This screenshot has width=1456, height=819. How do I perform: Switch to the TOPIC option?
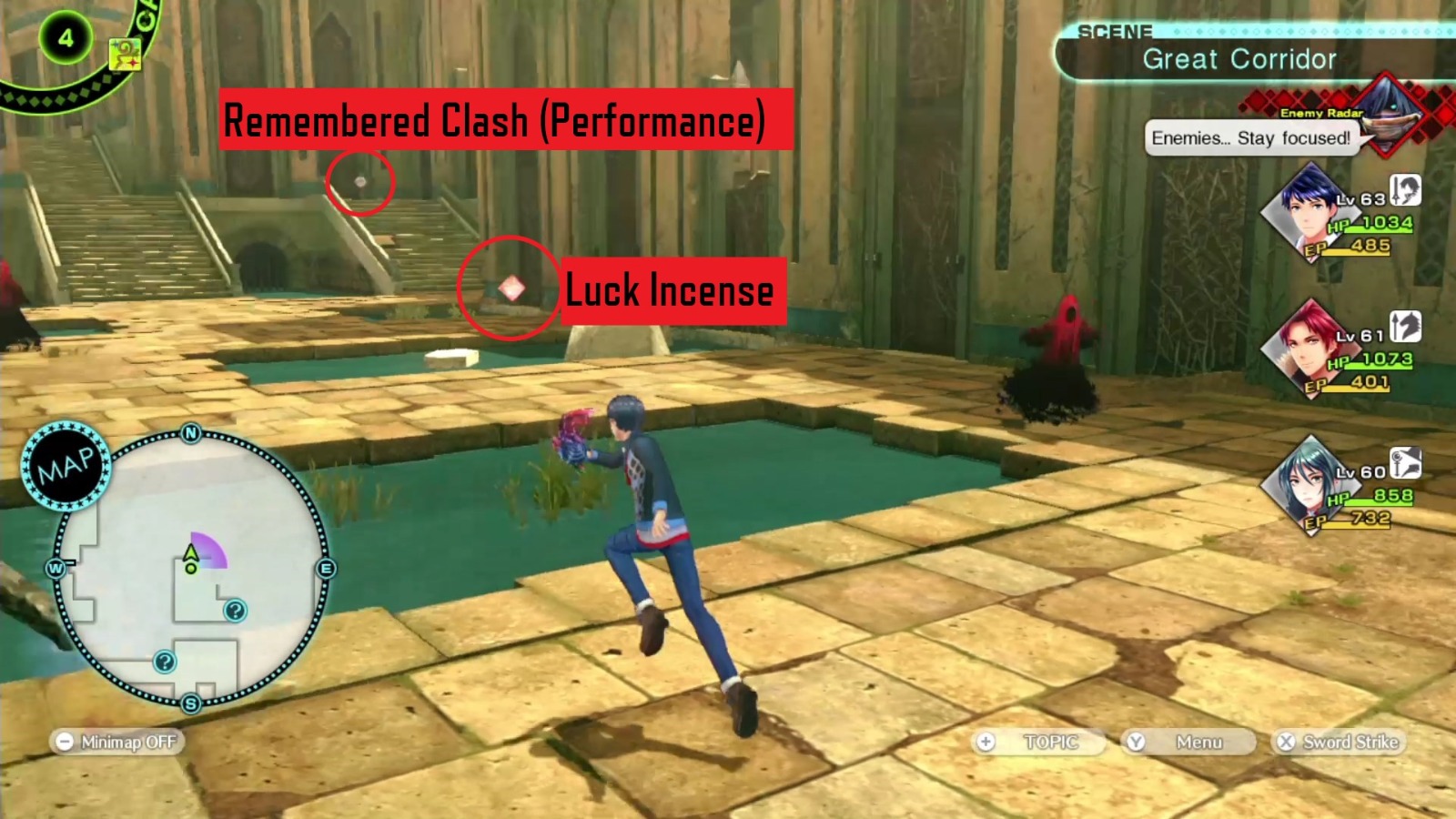click(x=1036, y=743)
